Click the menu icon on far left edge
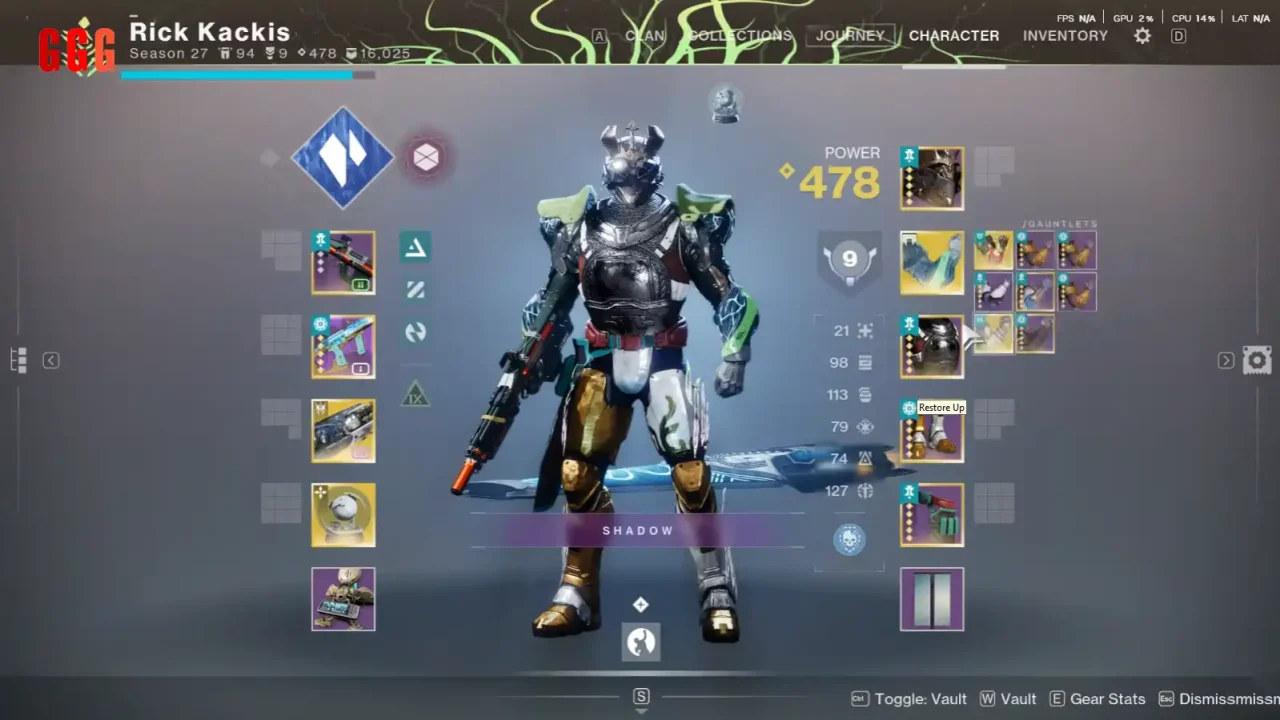The width and height of the screenshot is (1280, 720). point(16,359)
